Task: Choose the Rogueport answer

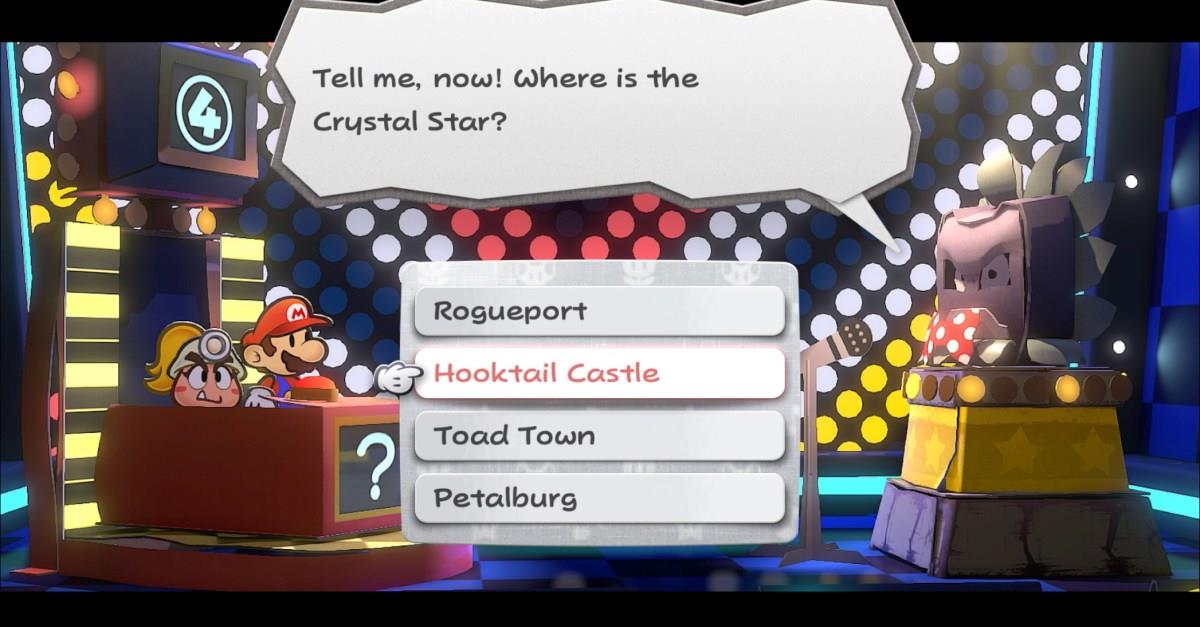Action: pyautogui.click(x=598, y=311)
